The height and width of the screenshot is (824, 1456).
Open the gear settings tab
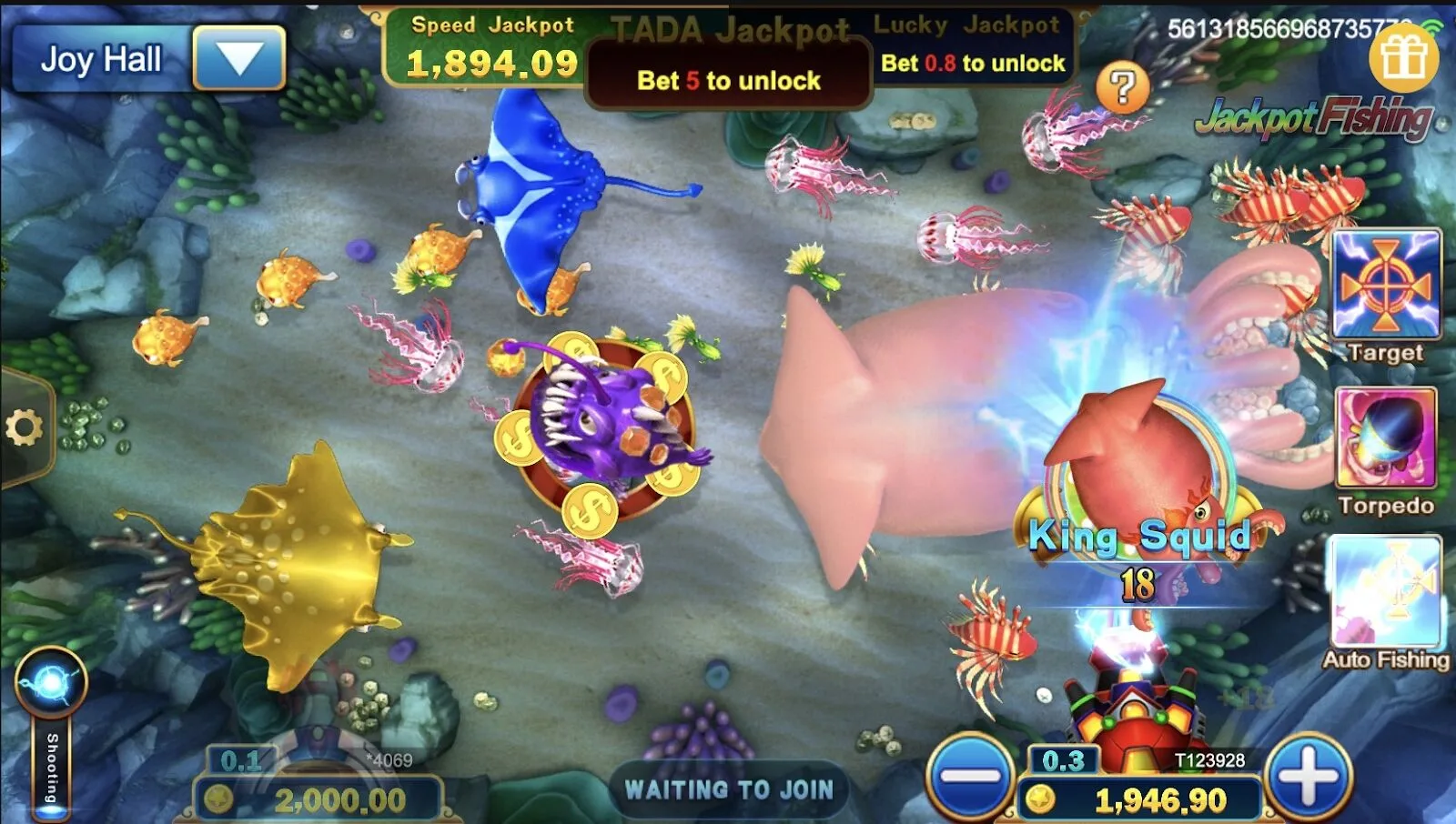pos(25,427)
